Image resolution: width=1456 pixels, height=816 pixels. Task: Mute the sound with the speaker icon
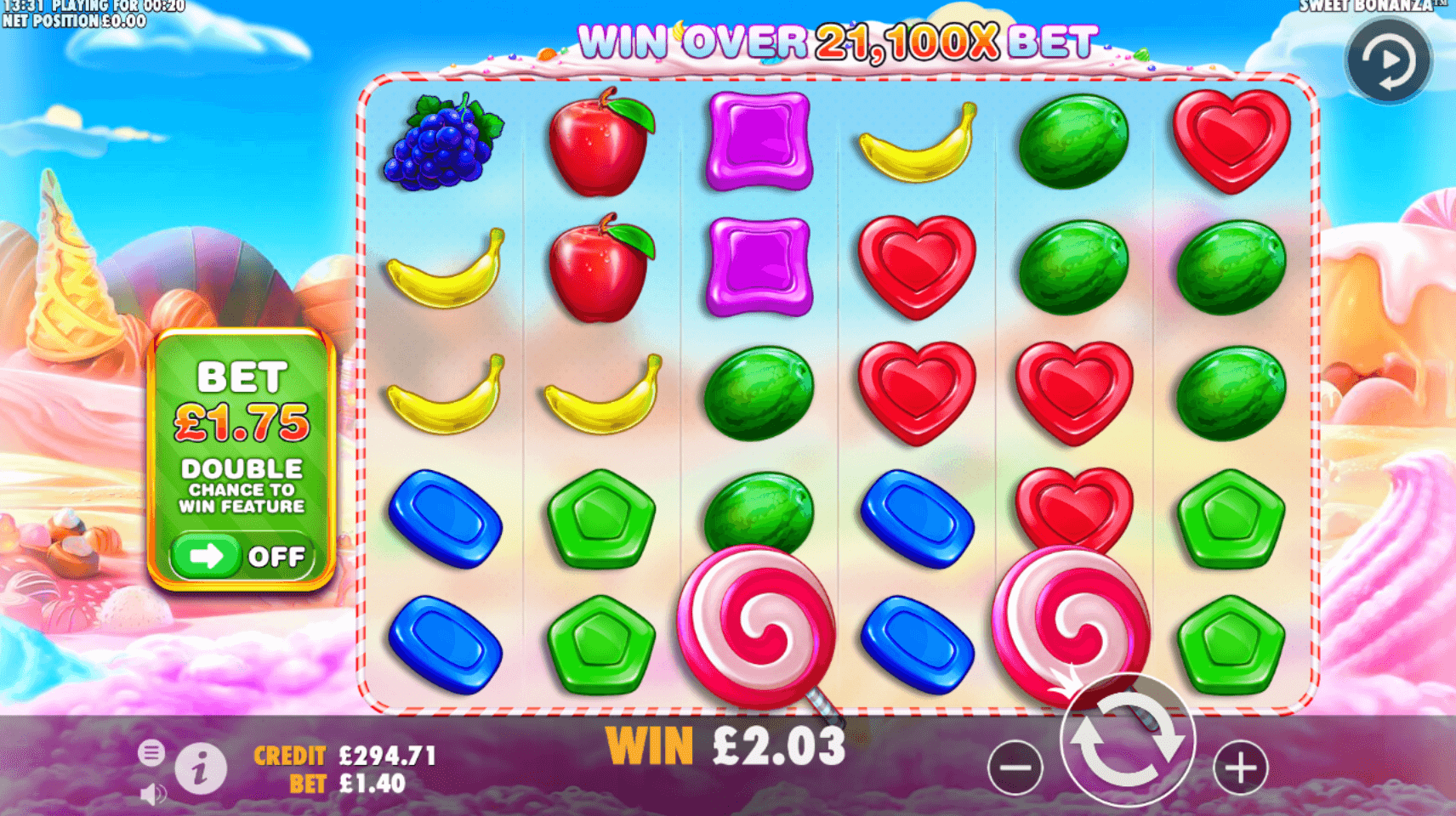tap(152, 795)
